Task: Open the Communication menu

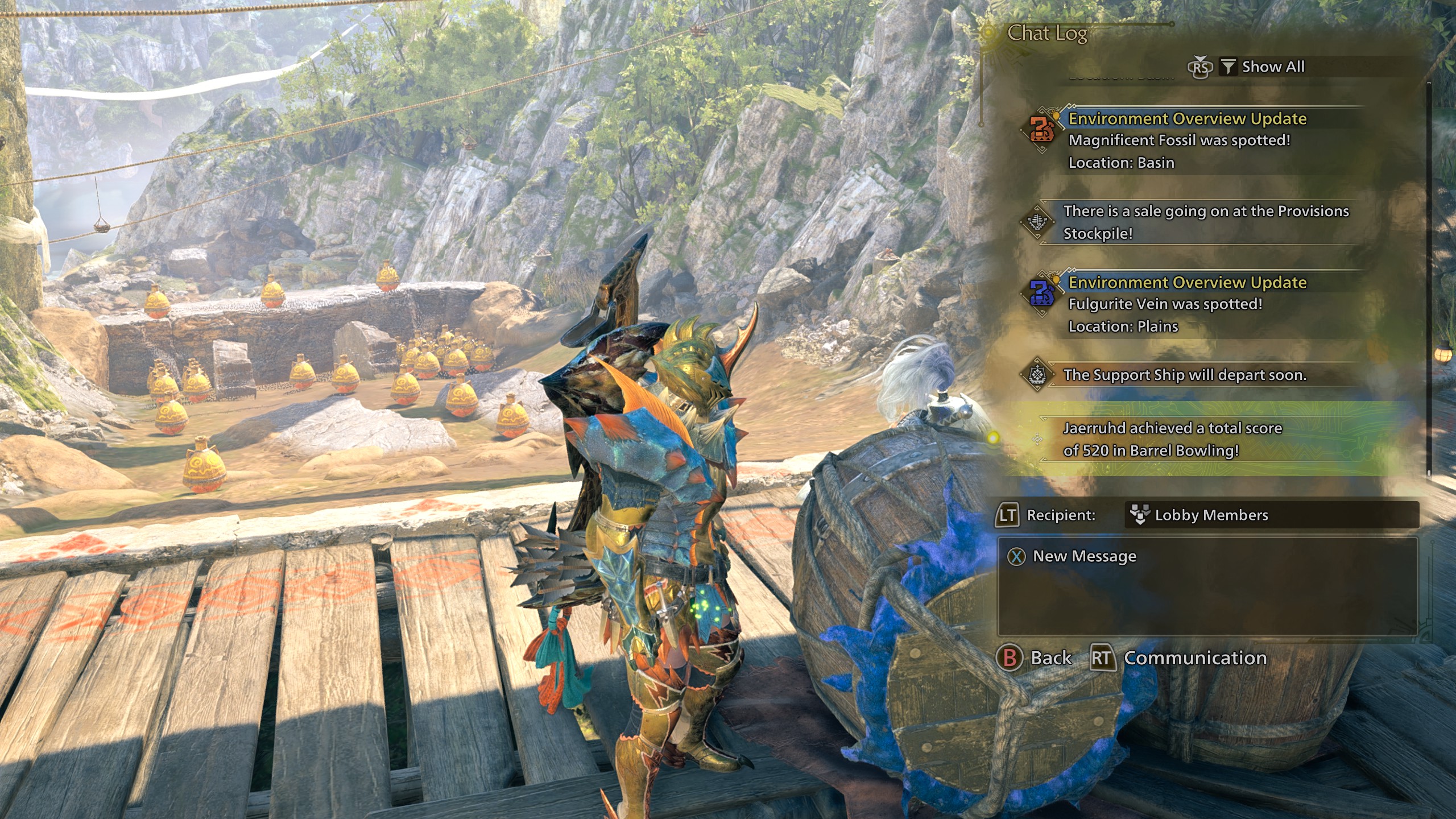Action: coord(1180,658)
